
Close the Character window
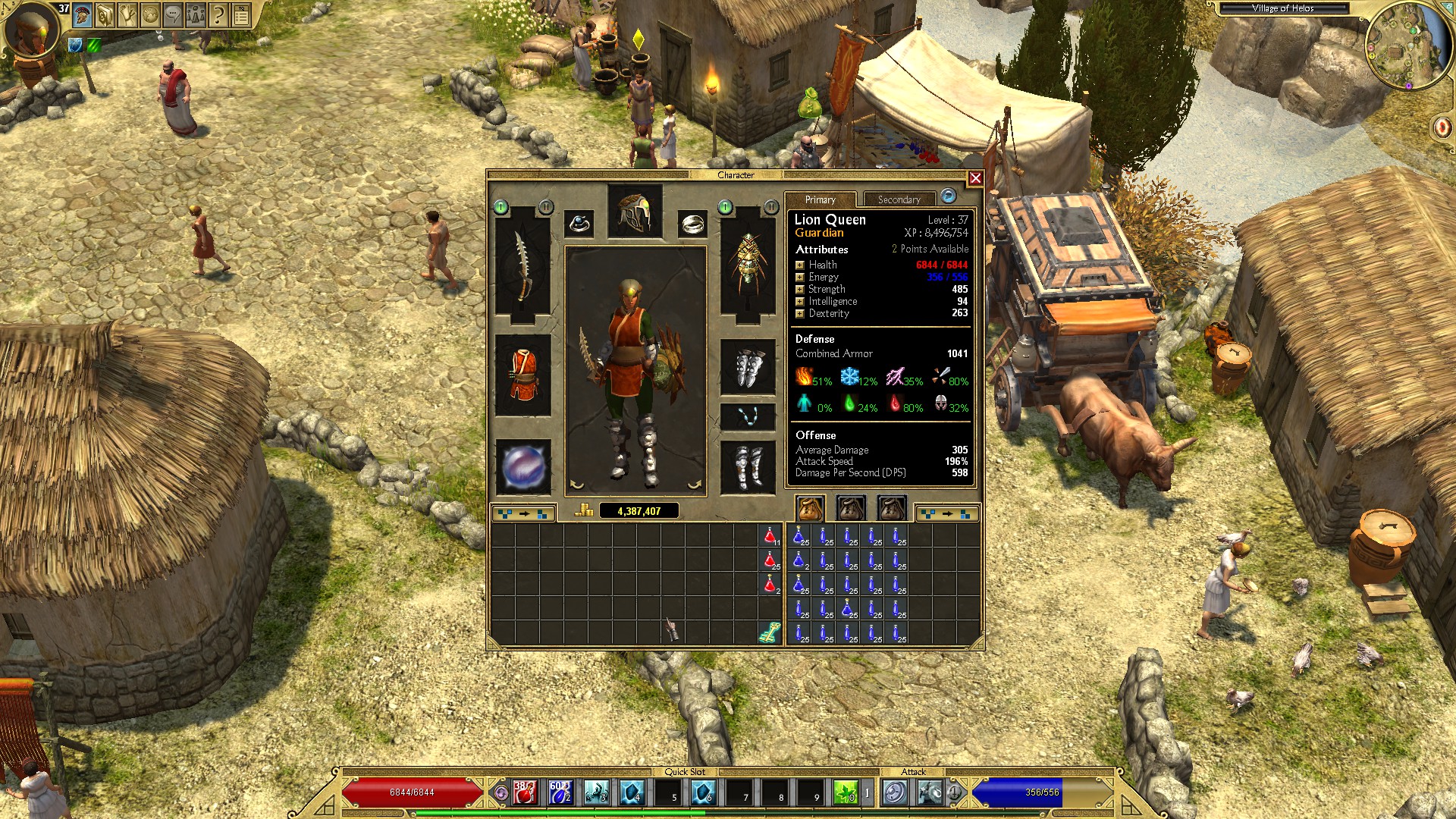click(975, 178)
